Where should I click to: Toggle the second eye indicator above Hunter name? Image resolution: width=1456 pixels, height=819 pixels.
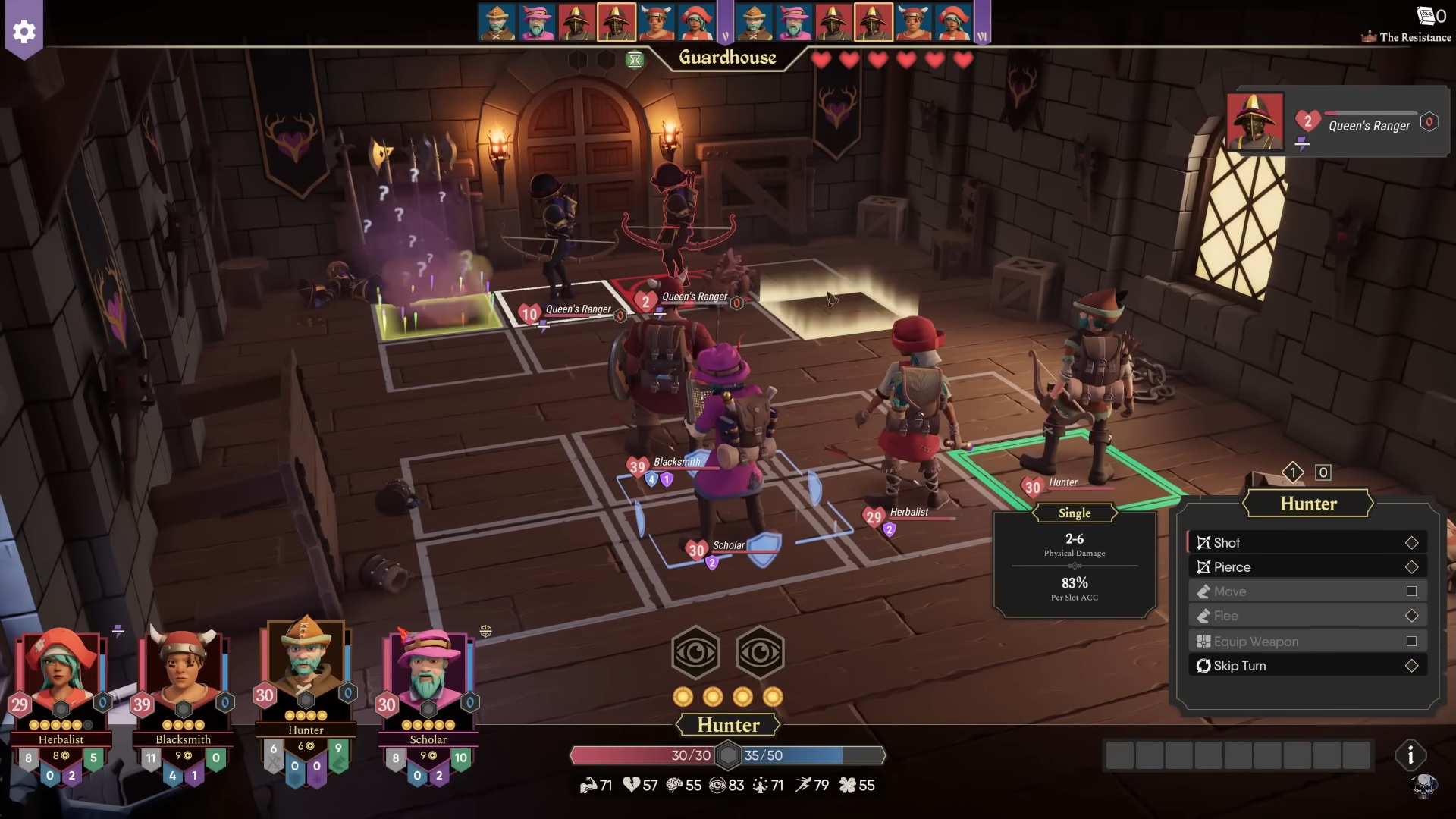(761, 652)
